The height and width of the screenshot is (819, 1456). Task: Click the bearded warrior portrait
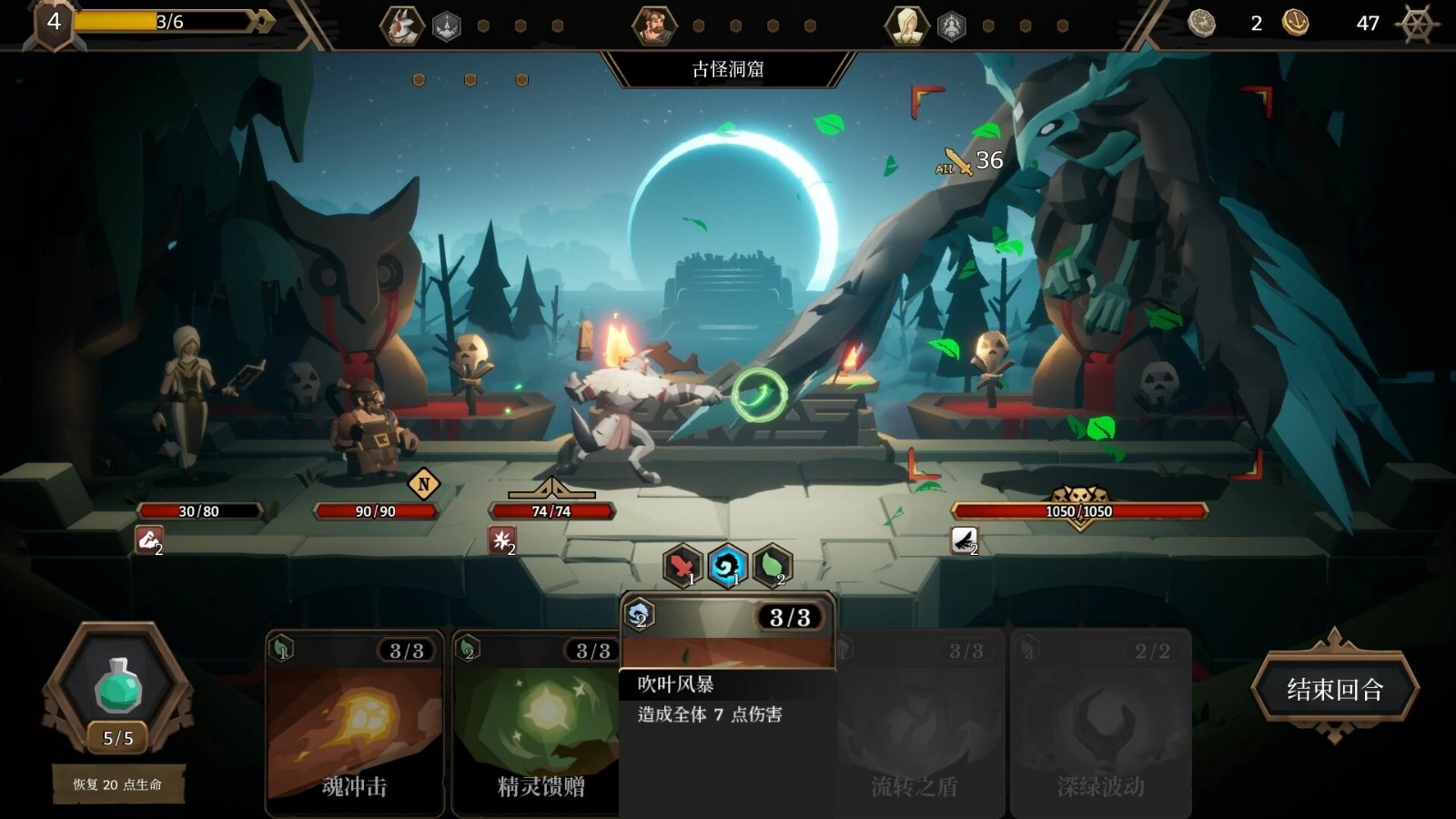(655, 25)
